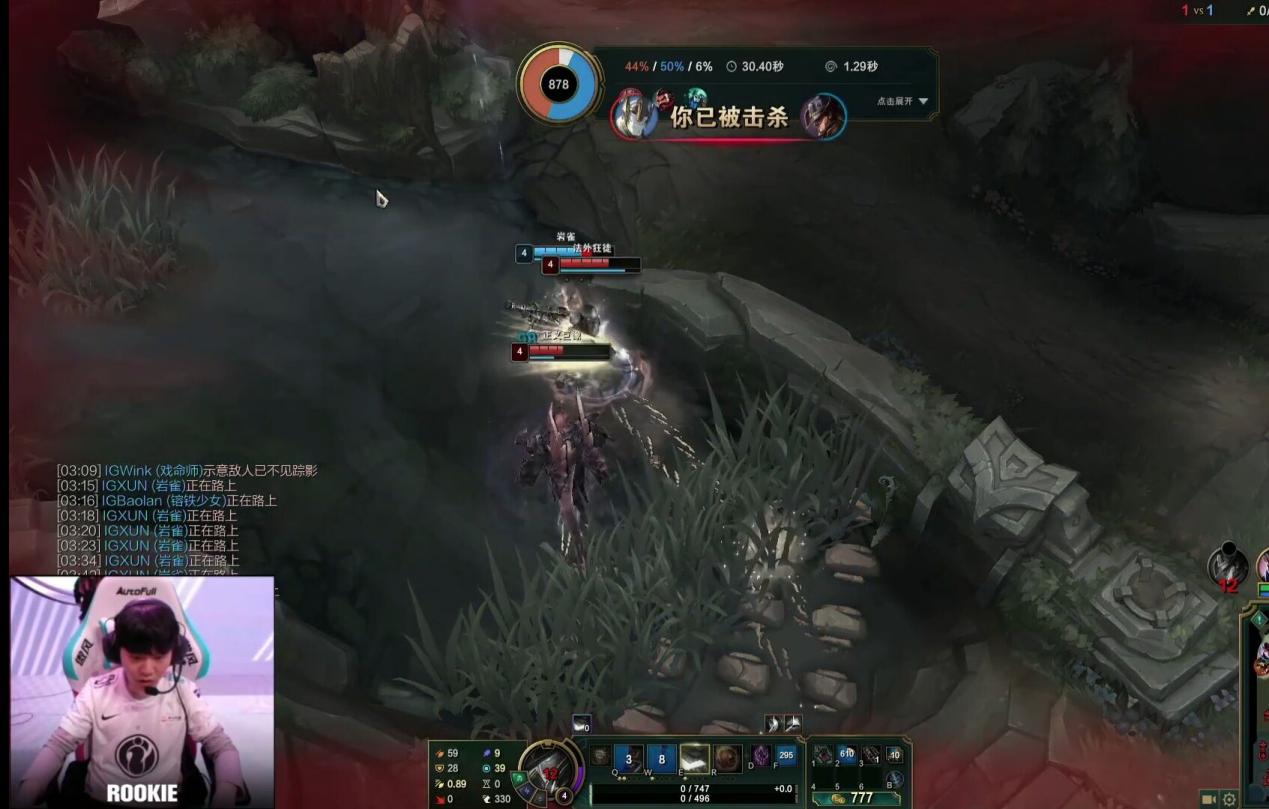Click the item in slot 2 showing 610

click(x=847, y=755)
